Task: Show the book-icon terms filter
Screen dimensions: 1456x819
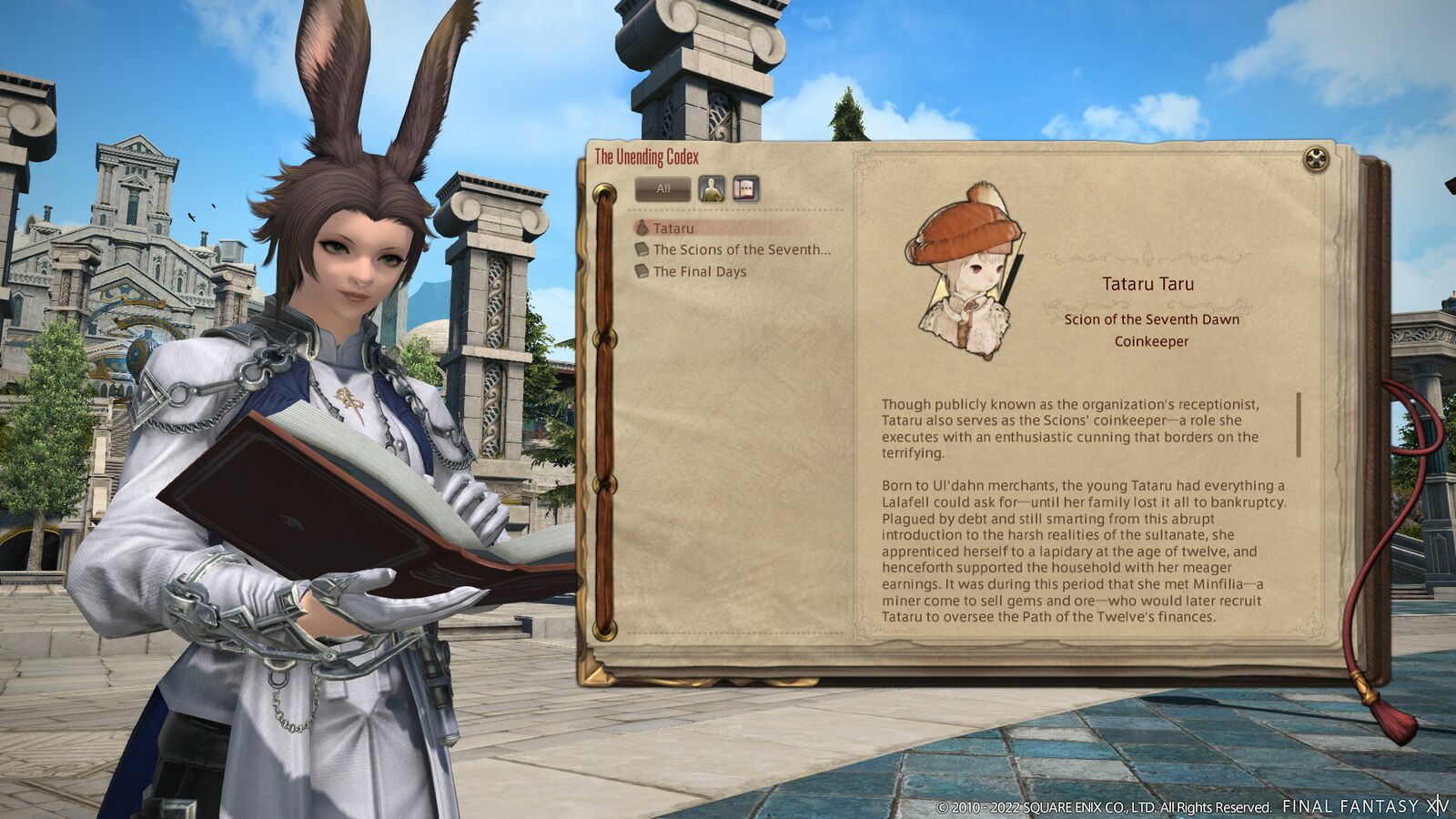Action: coord(745,189)
